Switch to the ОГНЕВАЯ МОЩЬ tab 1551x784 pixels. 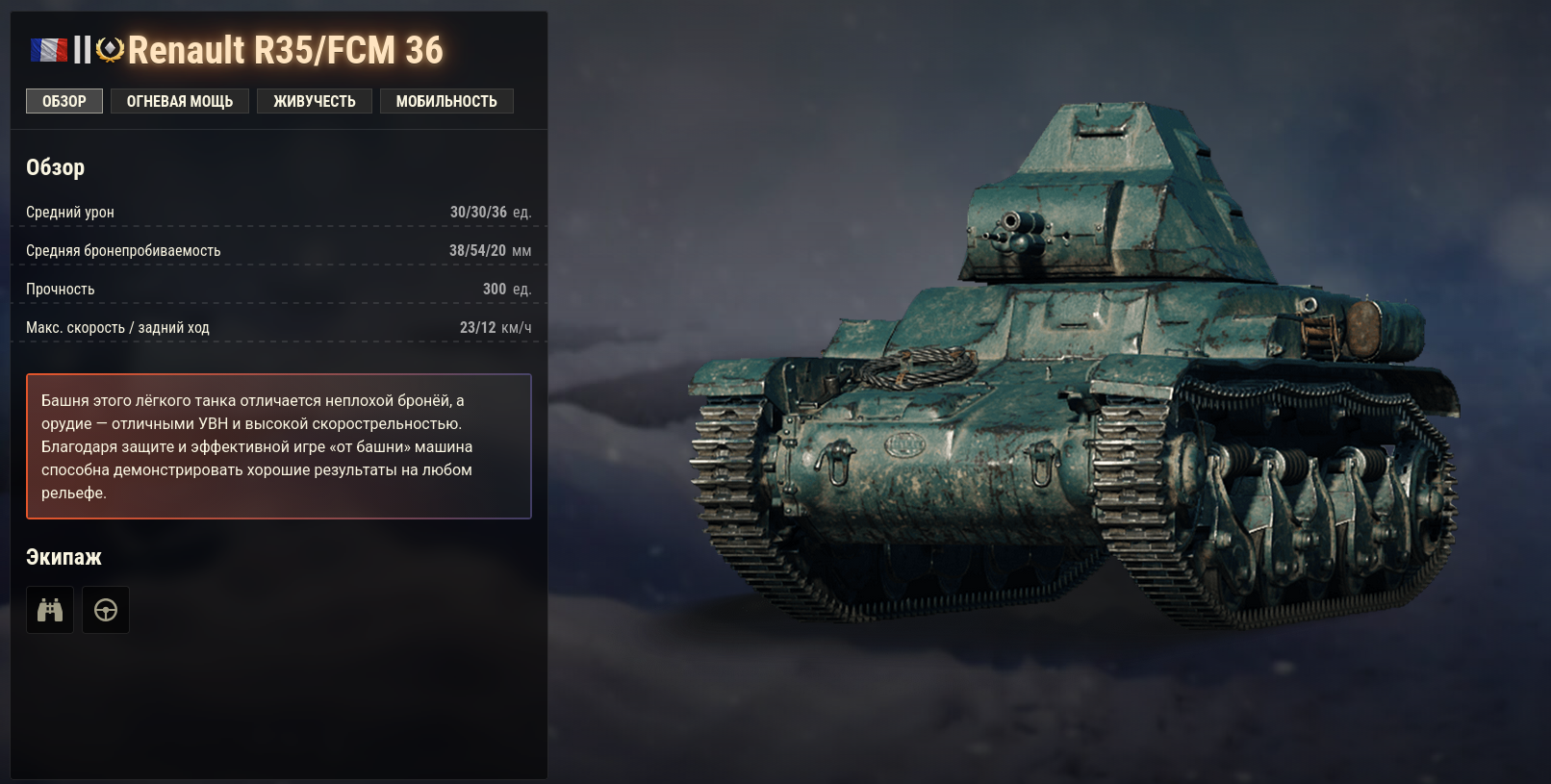click(x=179, y=100)
